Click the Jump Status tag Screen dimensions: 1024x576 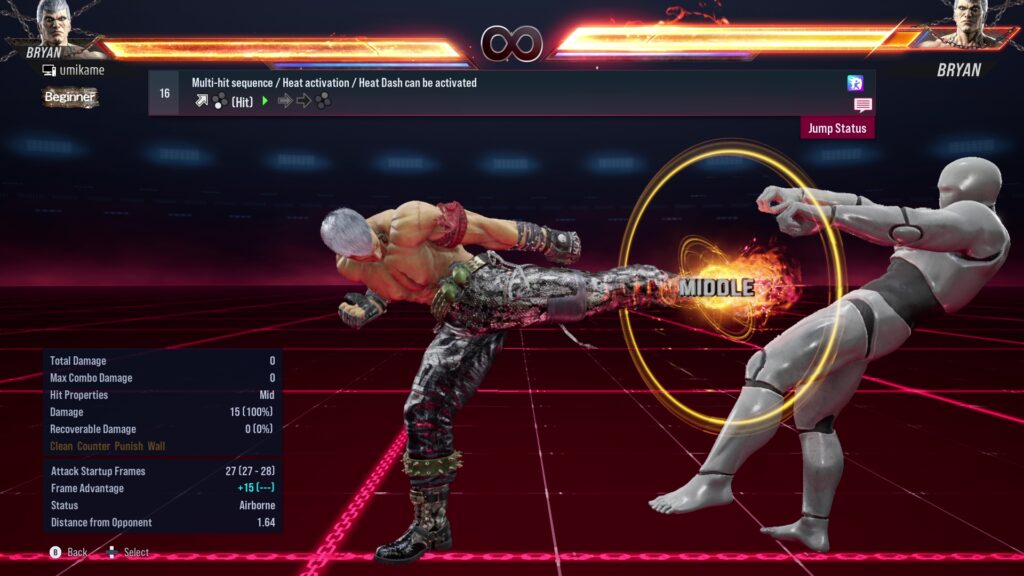click(838, 128)
